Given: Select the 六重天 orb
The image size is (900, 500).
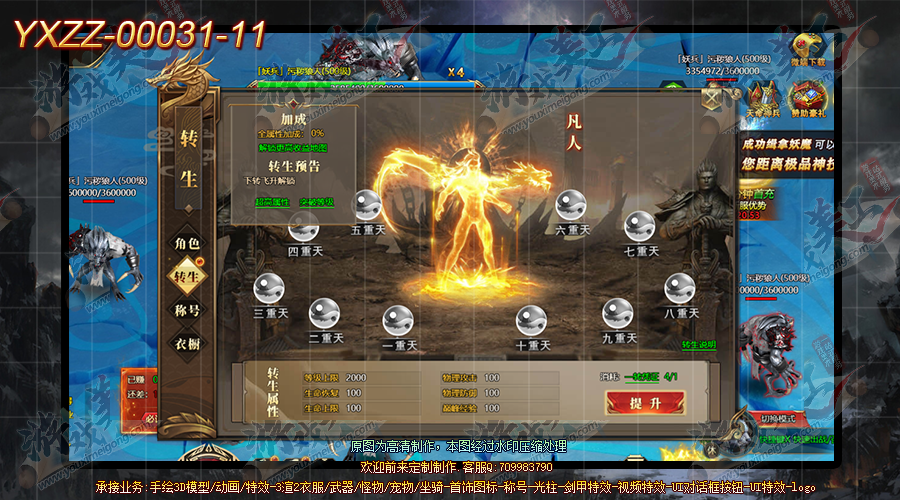Looking at the screenshot, I should [572, 205].
